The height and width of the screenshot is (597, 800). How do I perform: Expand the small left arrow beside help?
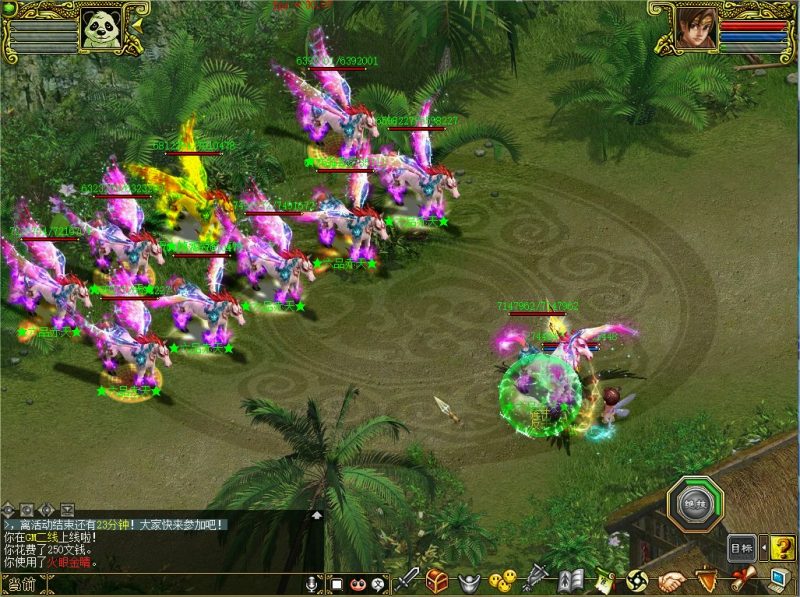[x=764, y=548]
